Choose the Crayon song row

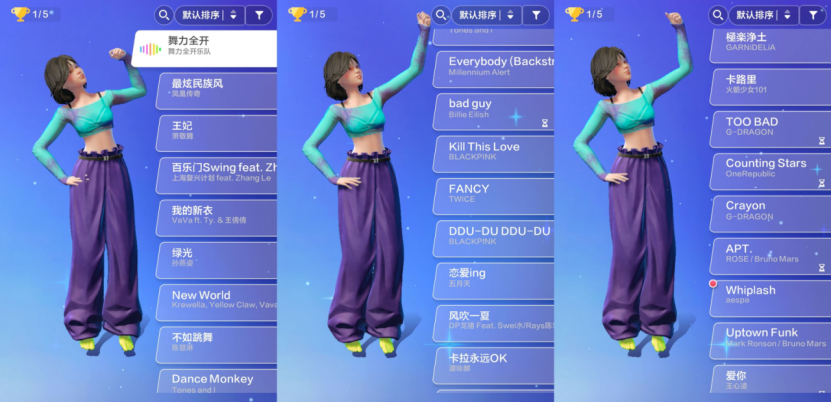(770, 212)
